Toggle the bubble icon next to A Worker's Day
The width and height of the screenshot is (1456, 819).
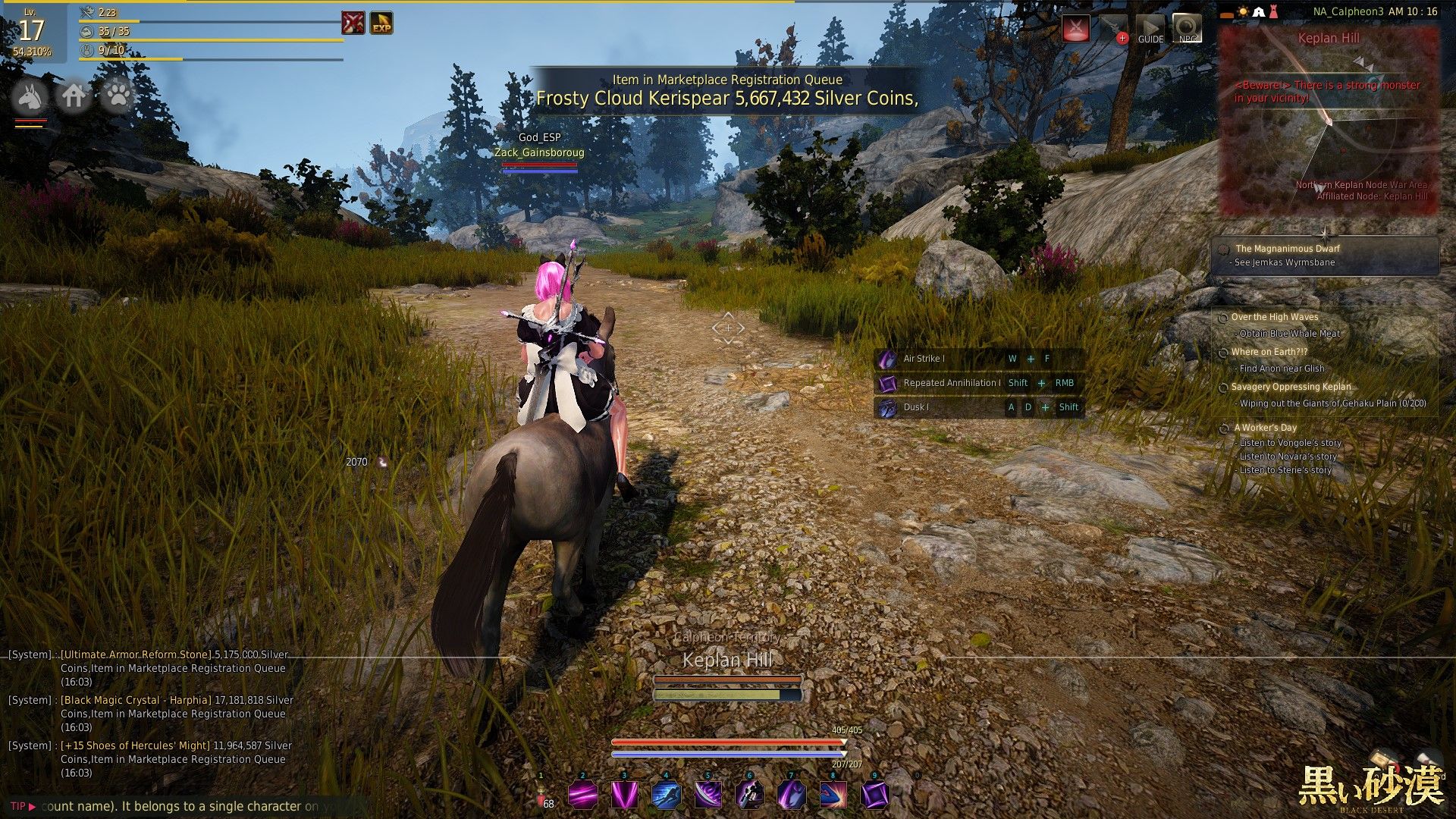pyautogui.click(x=1223, y=427)
